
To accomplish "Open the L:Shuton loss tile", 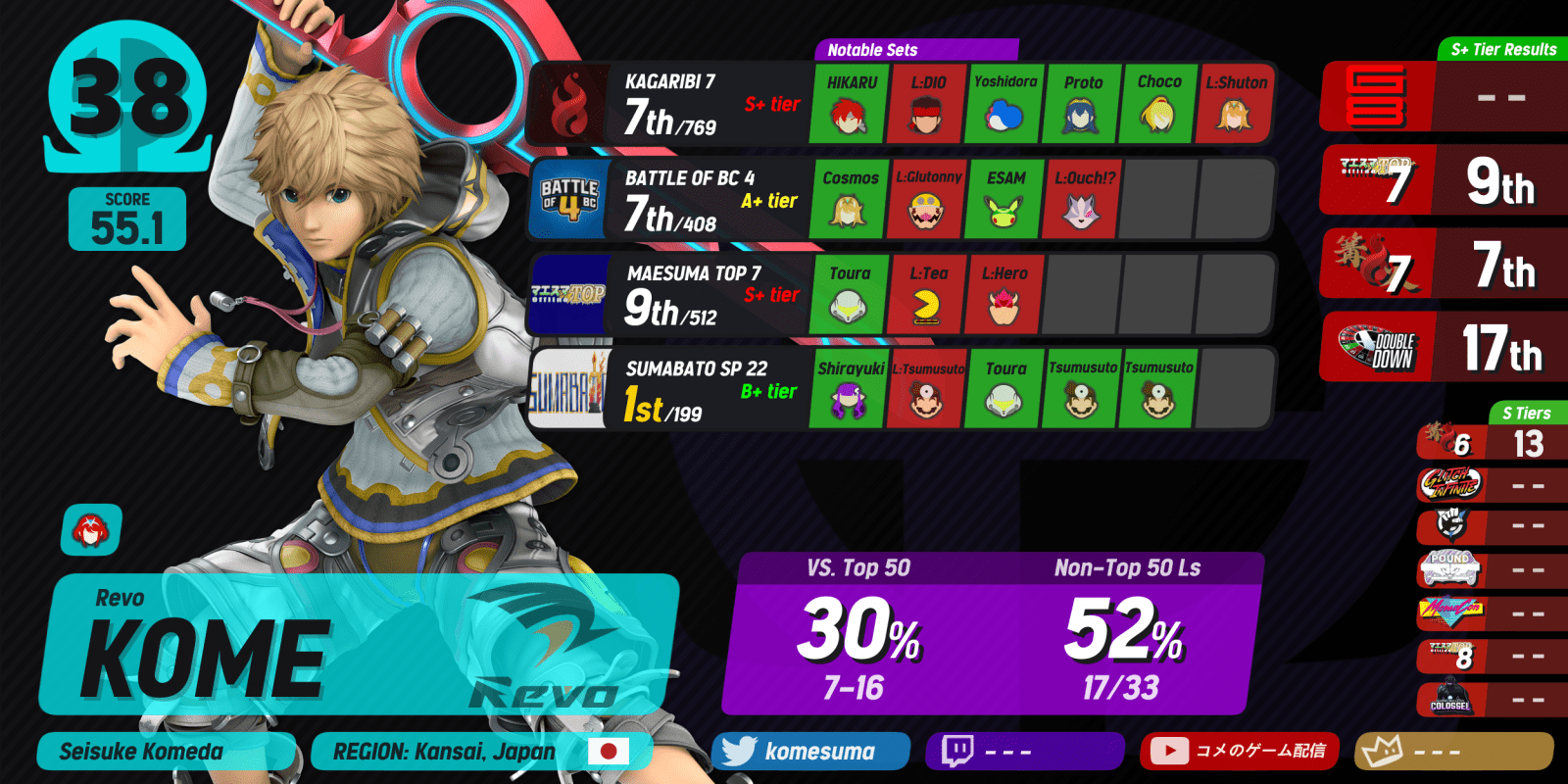I will [x=1235, y=104].
